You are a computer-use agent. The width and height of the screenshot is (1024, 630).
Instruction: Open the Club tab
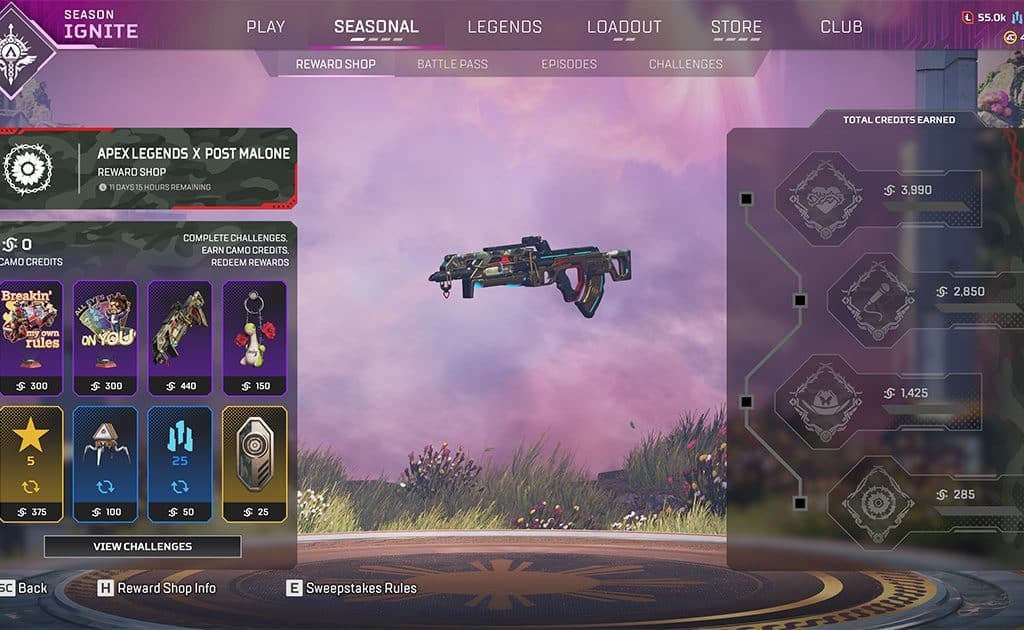coord(841,27)
